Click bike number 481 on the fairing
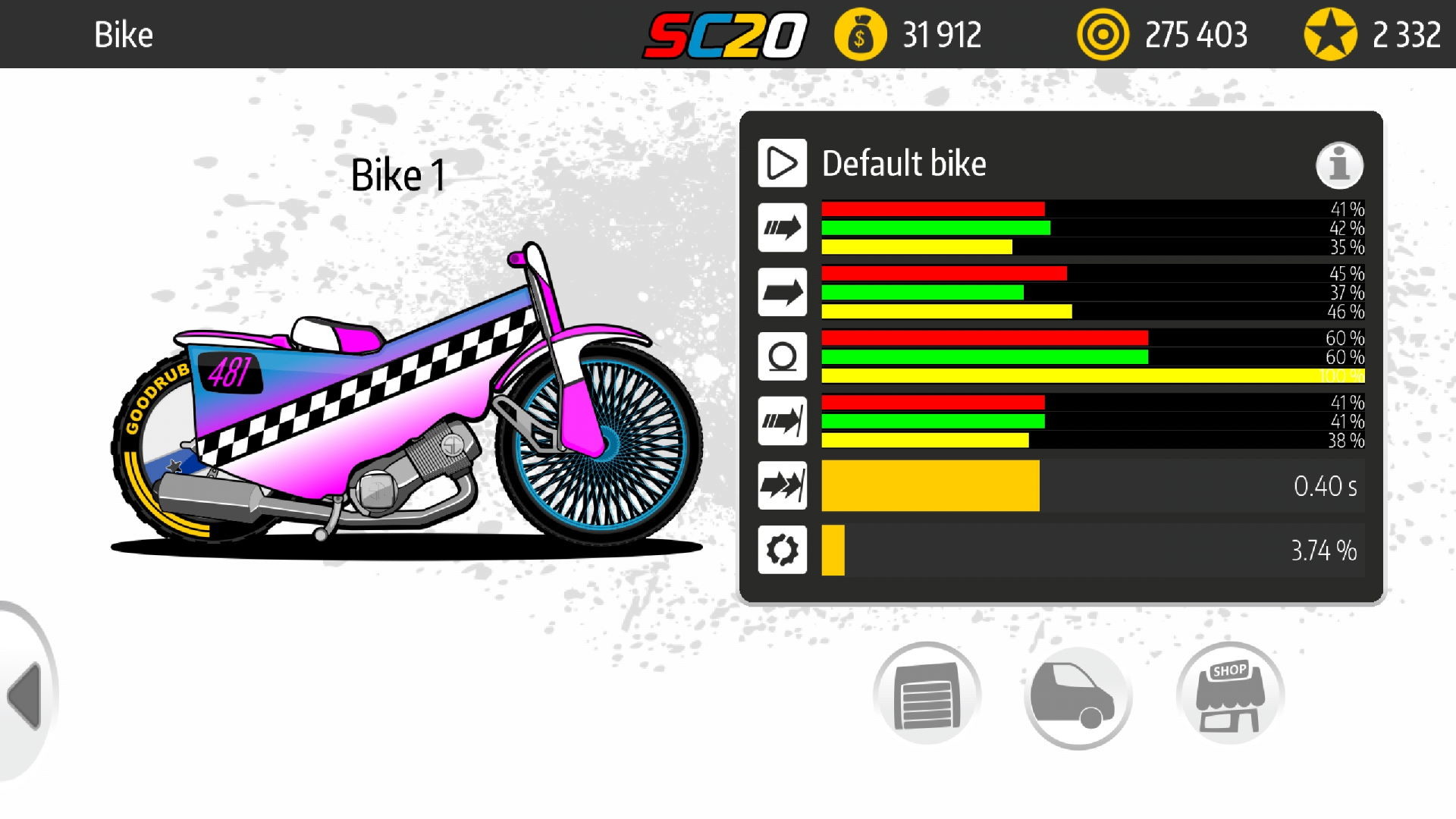Viewport: 1456px width, 819px height. point(231,373)
